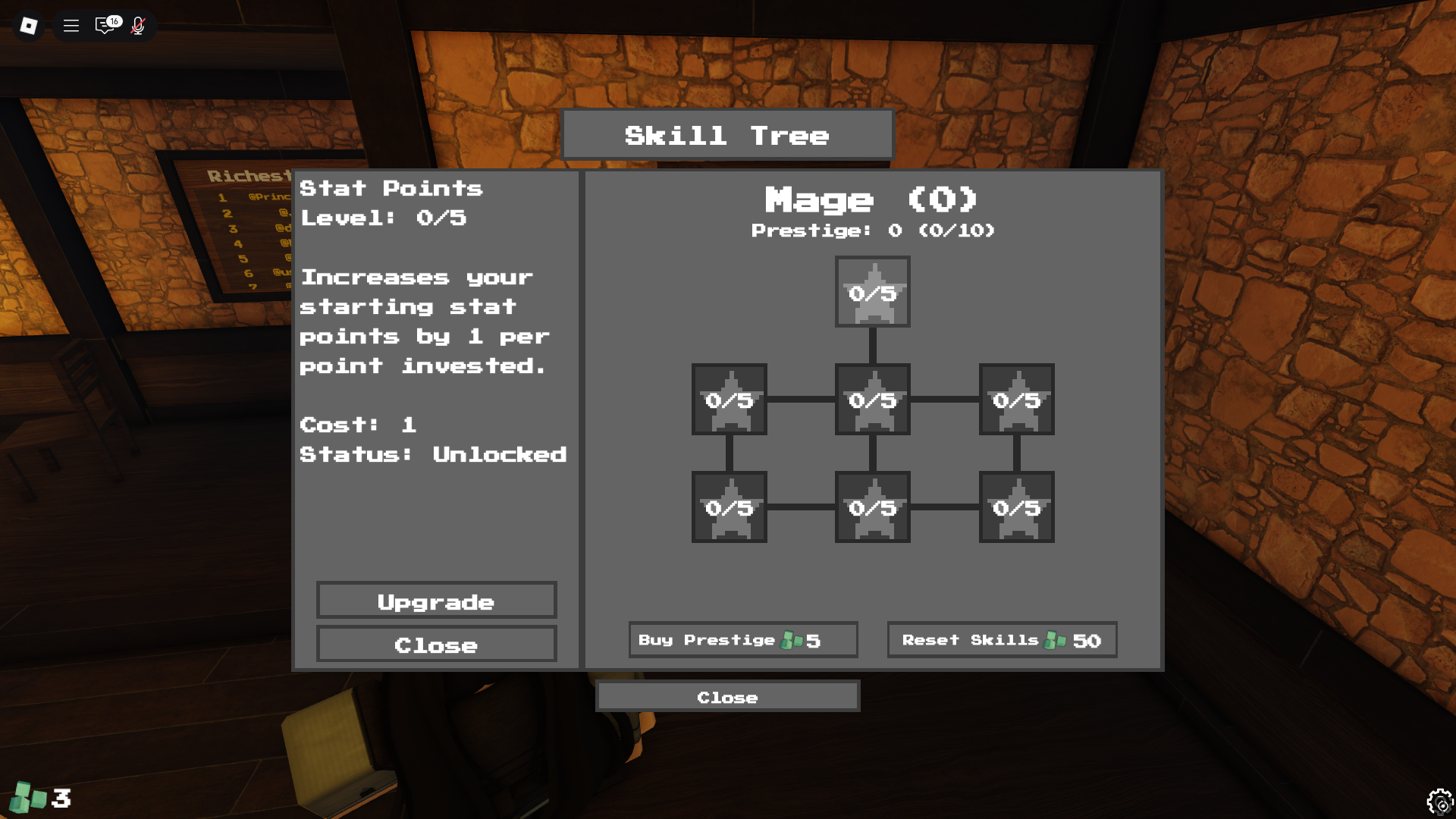Open the Roblox hamburger menu
The height and width of the screenshot is (819, 1456).
click(x=71, y=25)
